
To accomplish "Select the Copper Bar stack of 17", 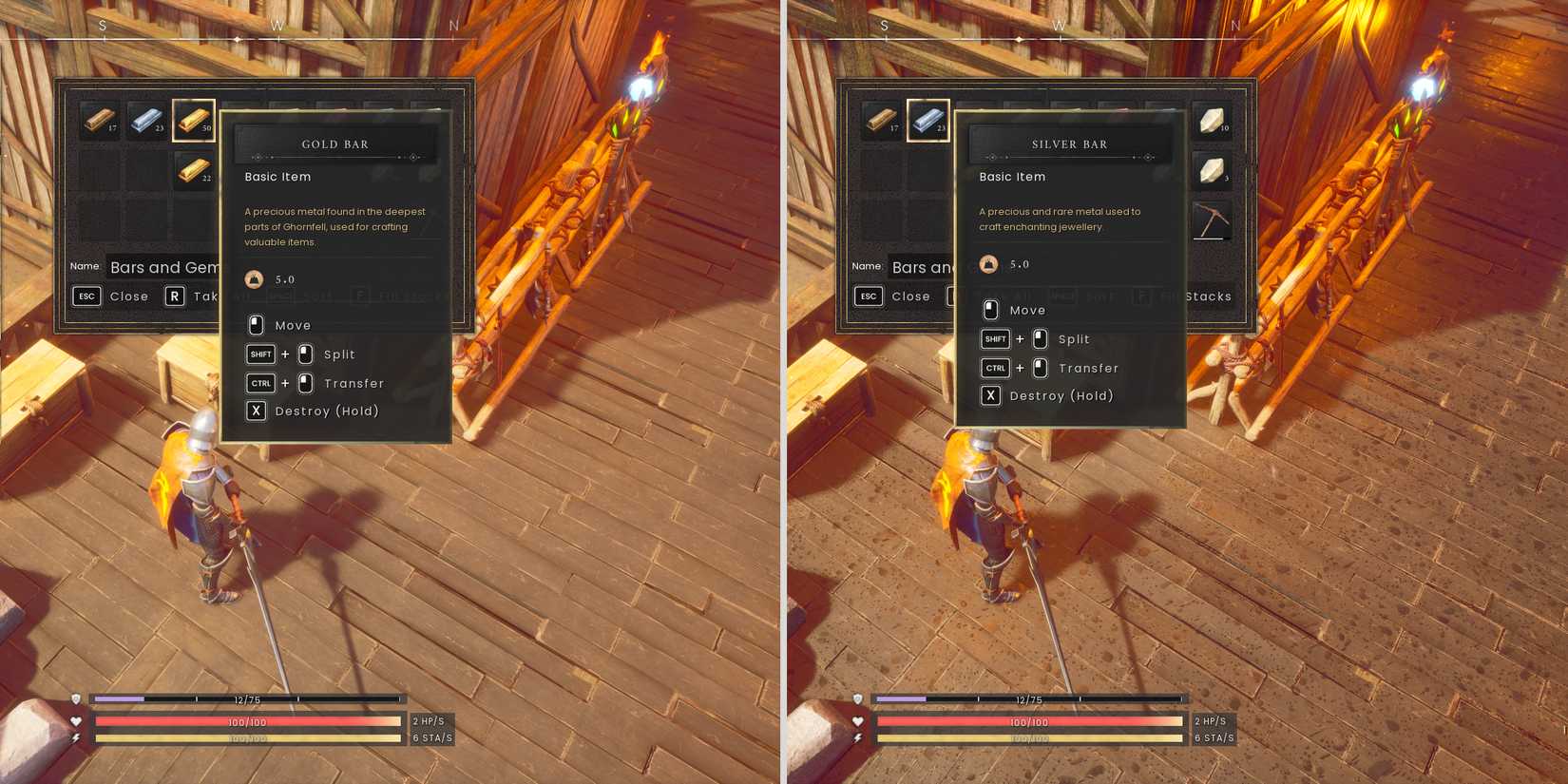I will click(102, 122).
